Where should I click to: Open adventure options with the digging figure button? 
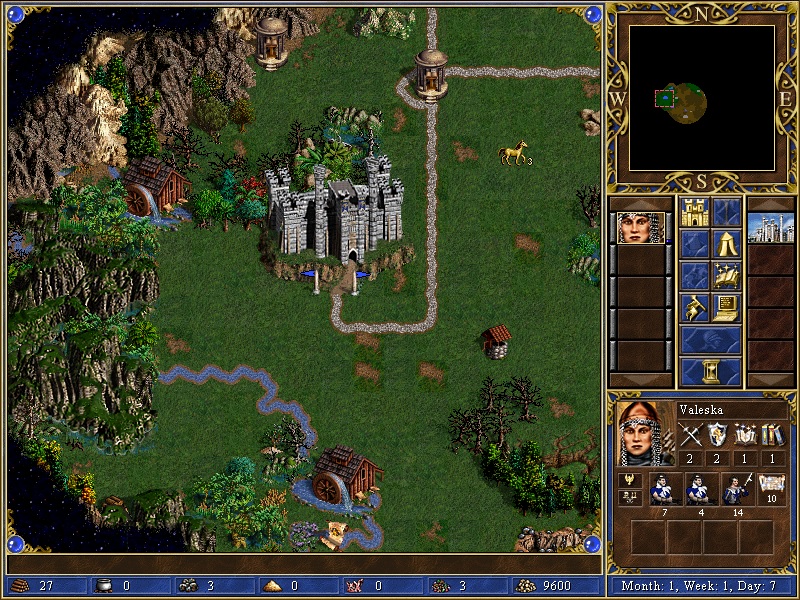pyautogui.click(x=694, y=307)
